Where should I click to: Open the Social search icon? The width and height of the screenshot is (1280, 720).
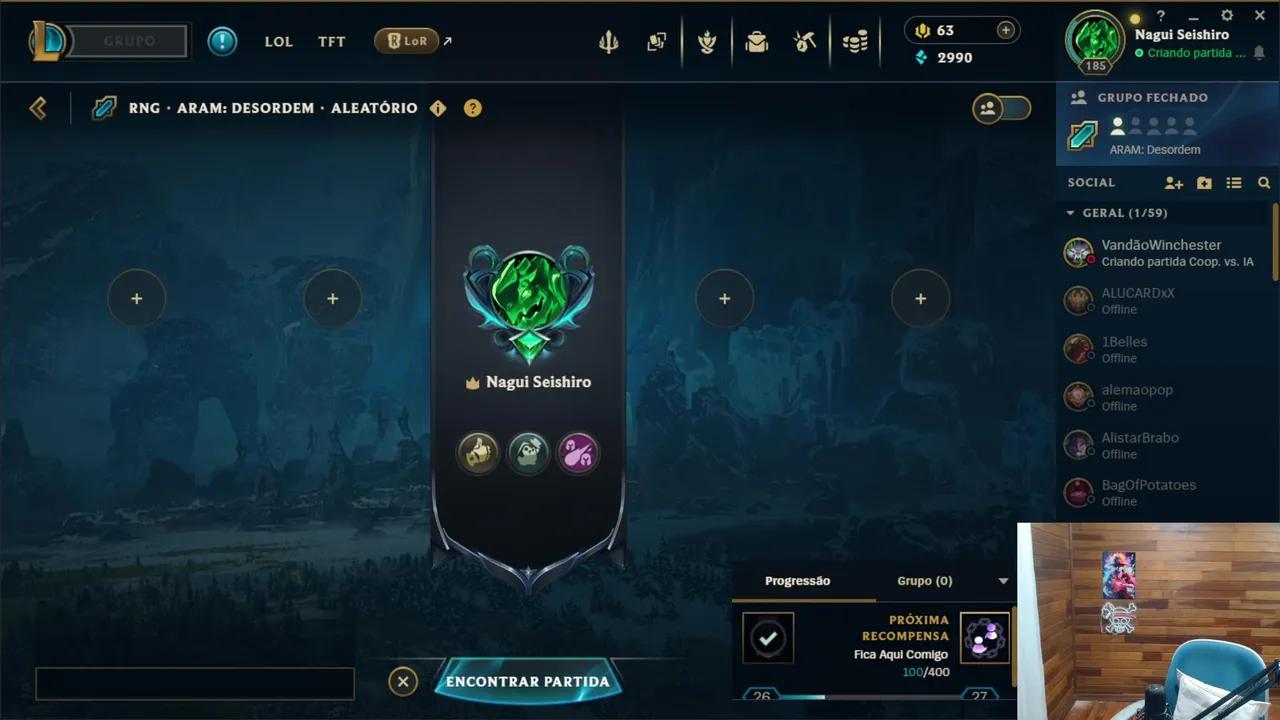coord(1264,183)
